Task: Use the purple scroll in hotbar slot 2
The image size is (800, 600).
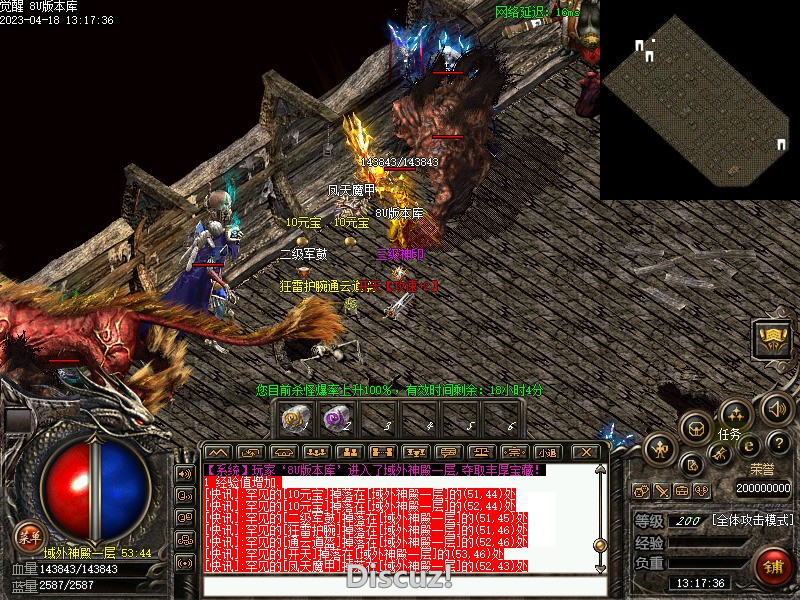Action: (336, 419)
